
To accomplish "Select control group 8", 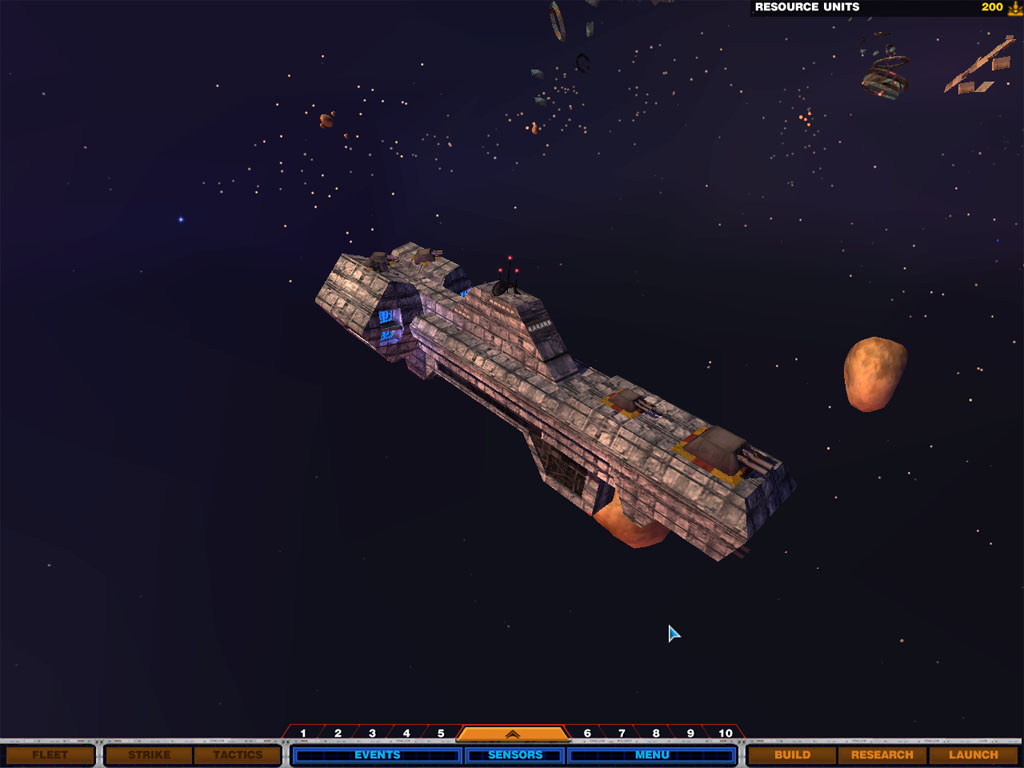I will [655, 734].
